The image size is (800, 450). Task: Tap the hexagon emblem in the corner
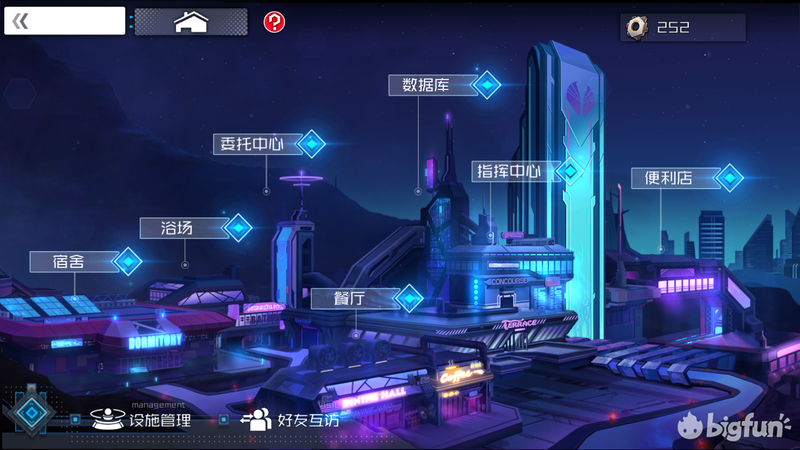pos(32,412)
